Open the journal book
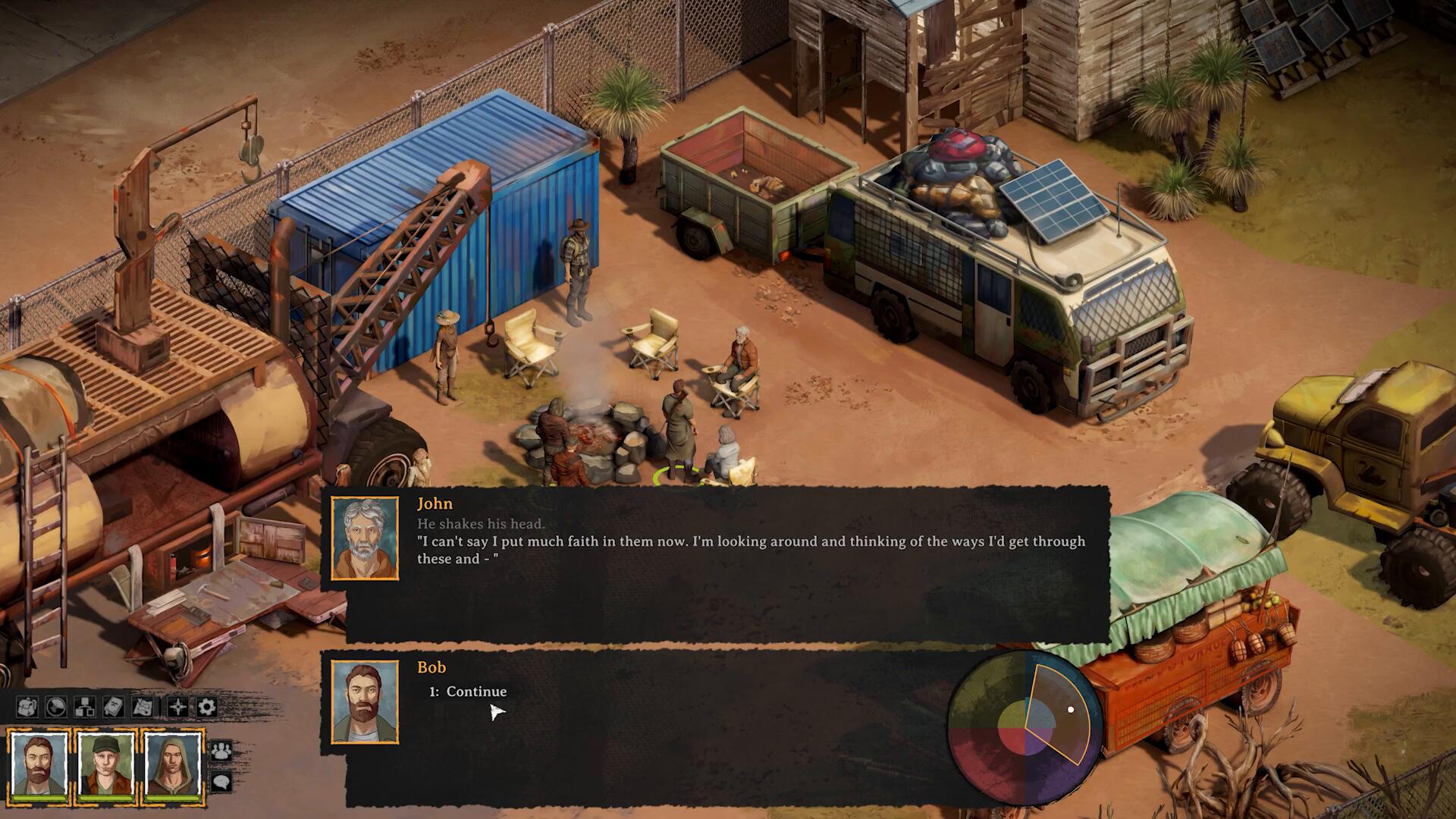The width and height of the screenshot is (1456, 819). pos(114,708)
